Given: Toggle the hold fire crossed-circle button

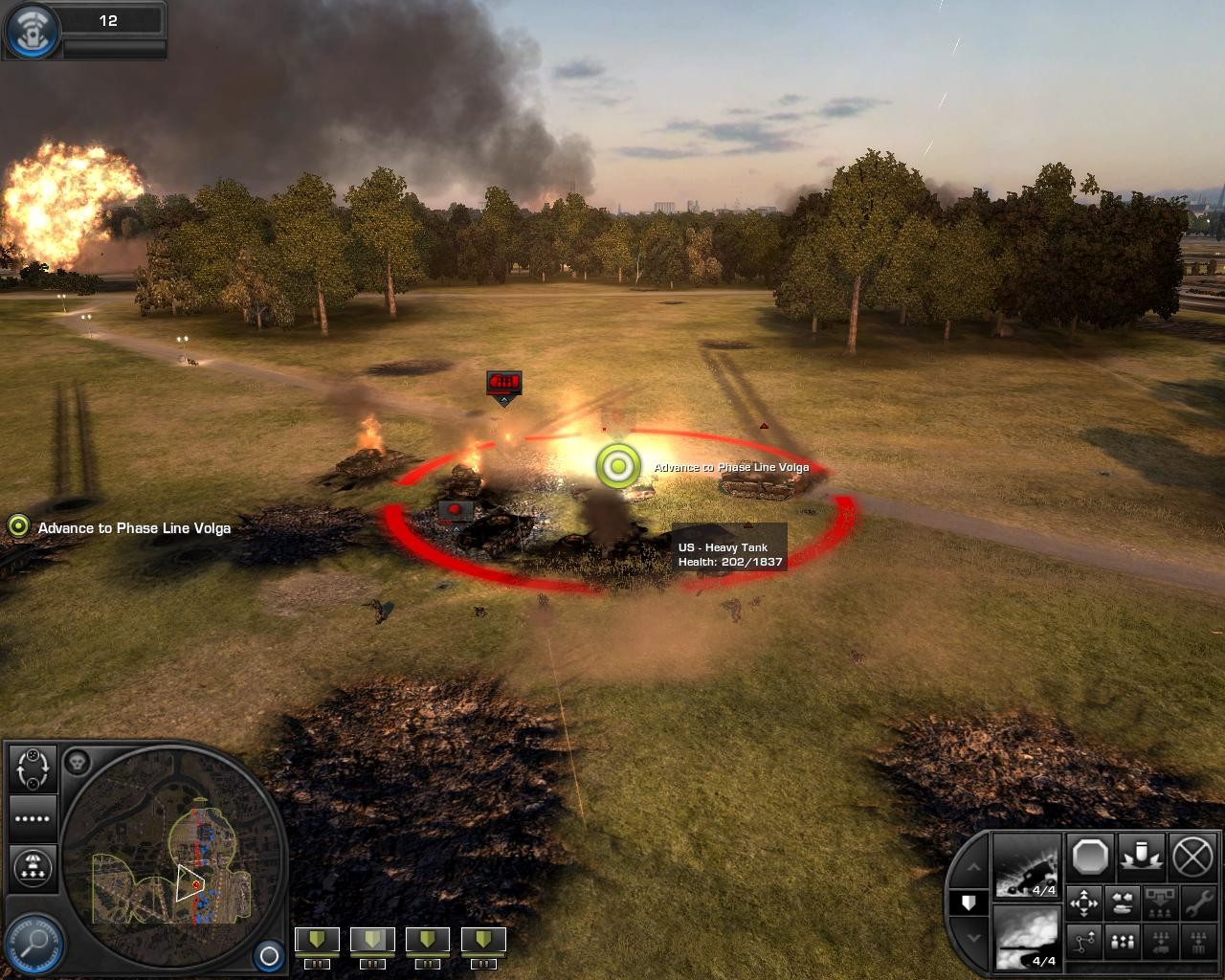Looking at the screenshot, I should click(1192, 857).
